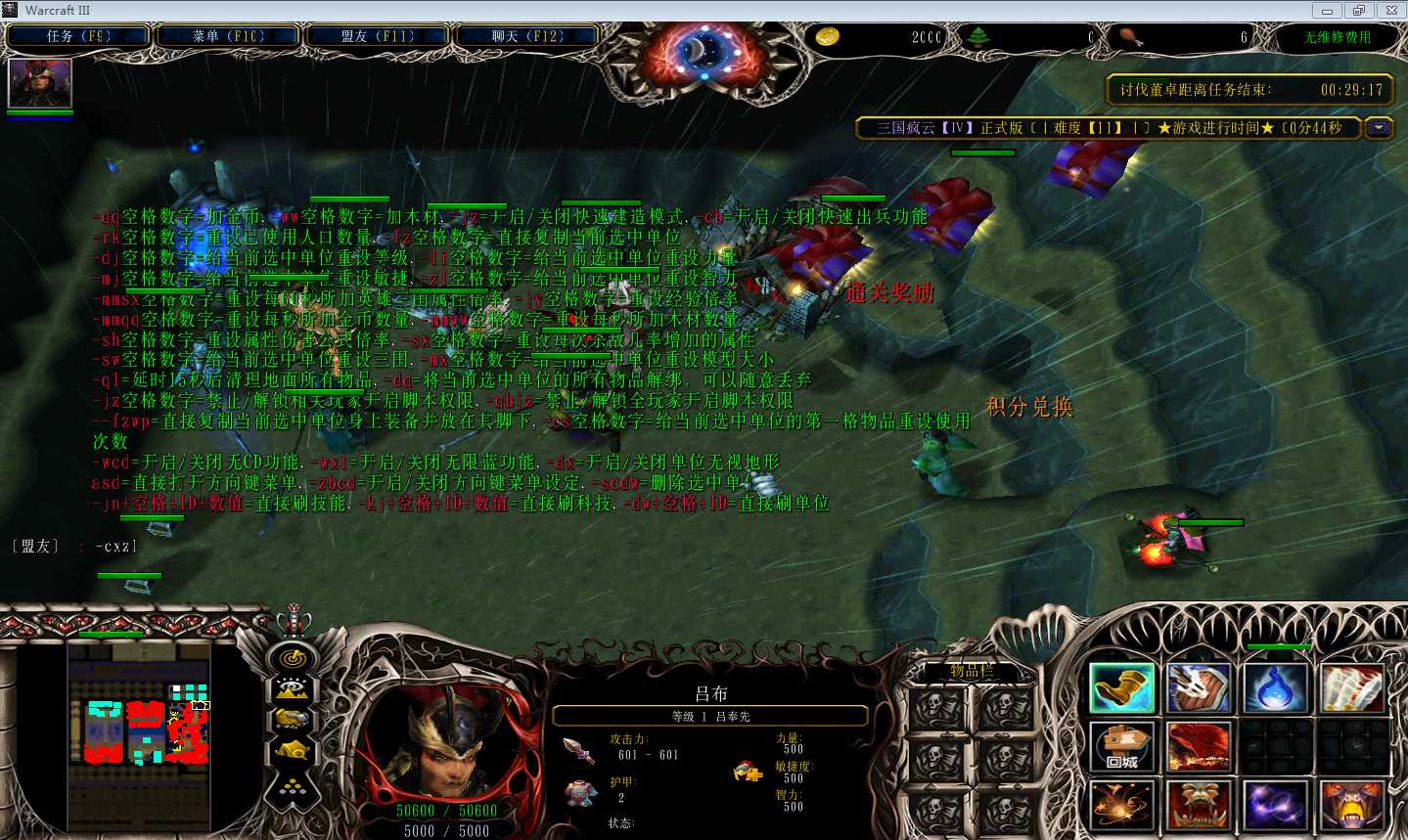Screen dimensions: 1408x840
Task: Cast the purple lightning swirl ability
Action: (x=1275, y=806)
